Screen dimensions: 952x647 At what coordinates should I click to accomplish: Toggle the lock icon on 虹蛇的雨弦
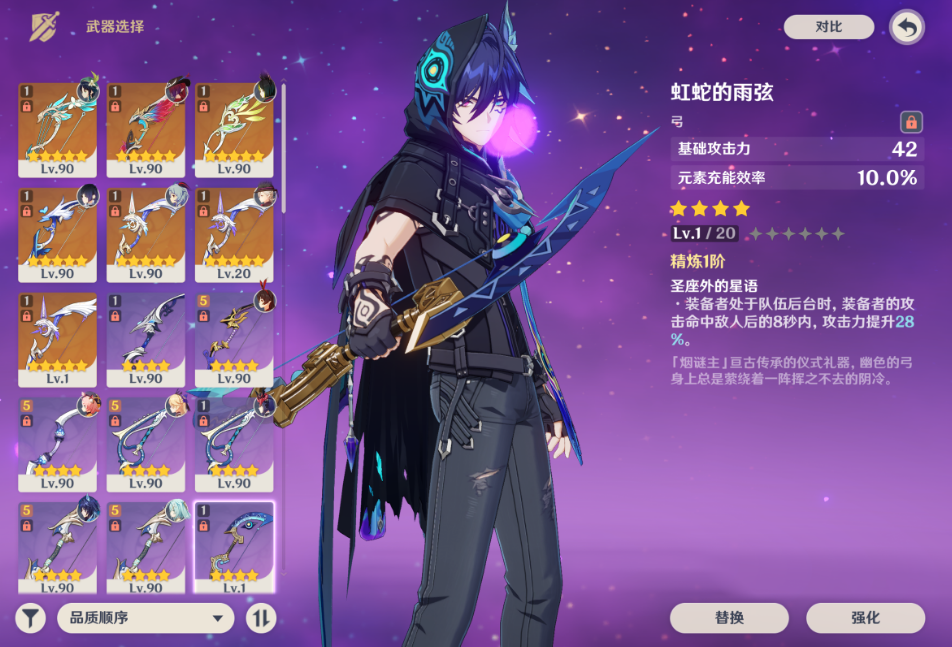click(911, 122)
